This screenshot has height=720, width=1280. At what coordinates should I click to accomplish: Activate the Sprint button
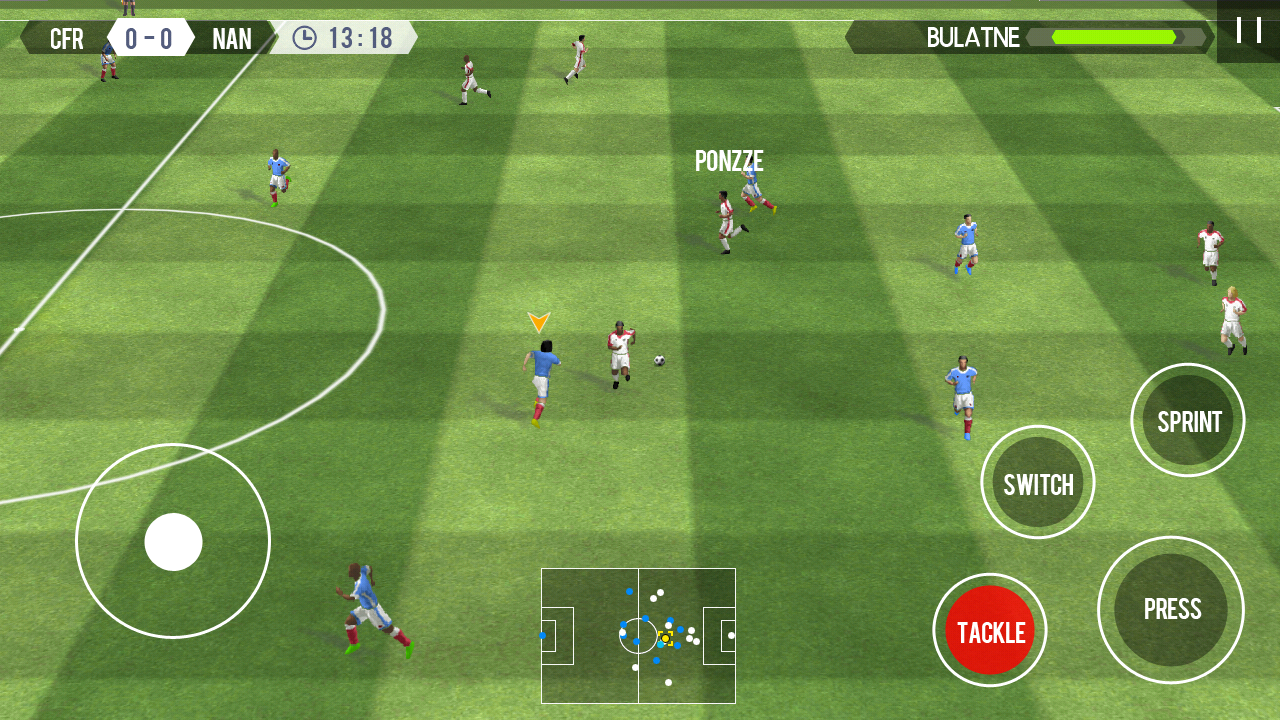tap(1188, 421)
